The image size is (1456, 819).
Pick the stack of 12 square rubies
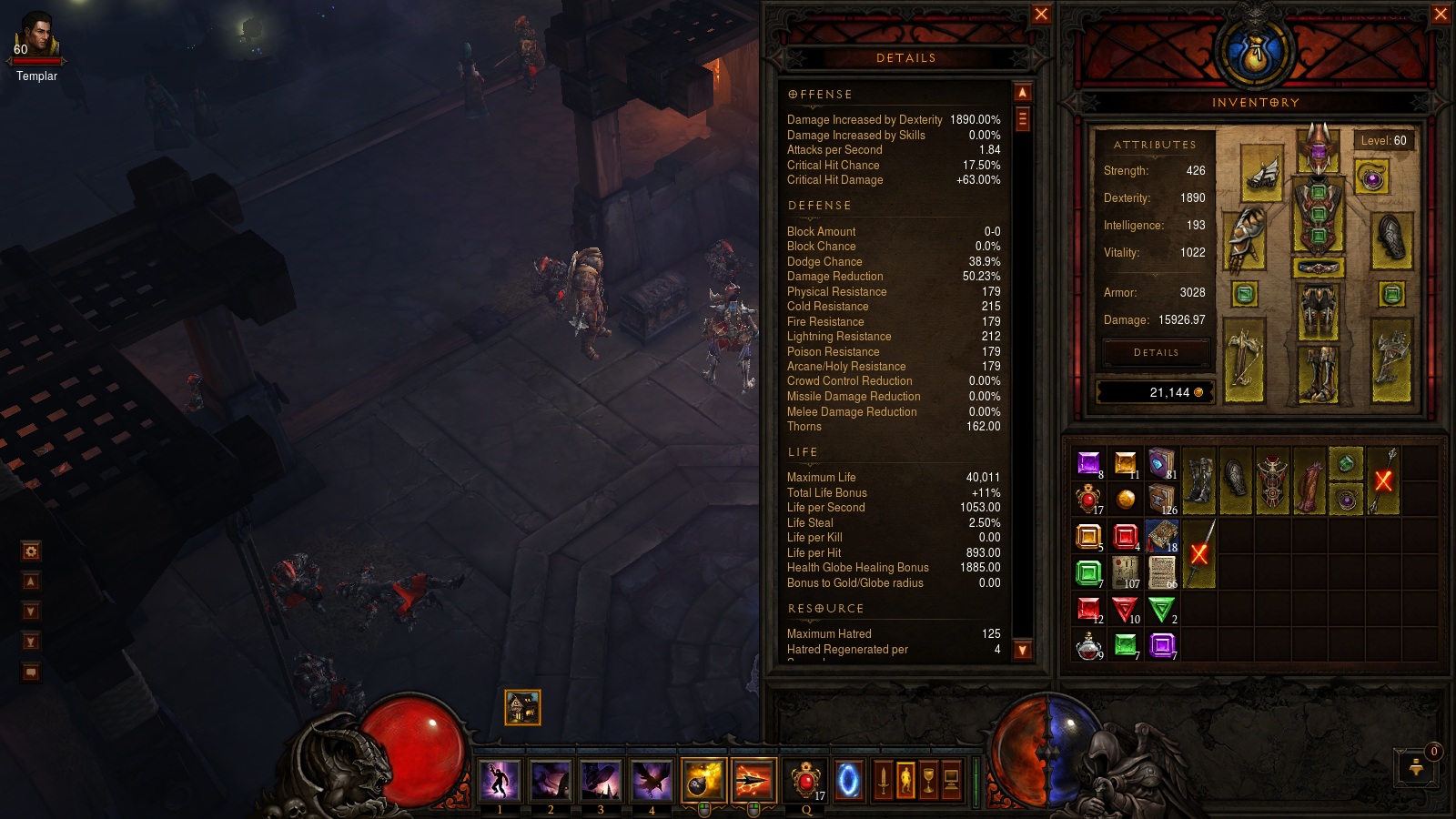1088,609
